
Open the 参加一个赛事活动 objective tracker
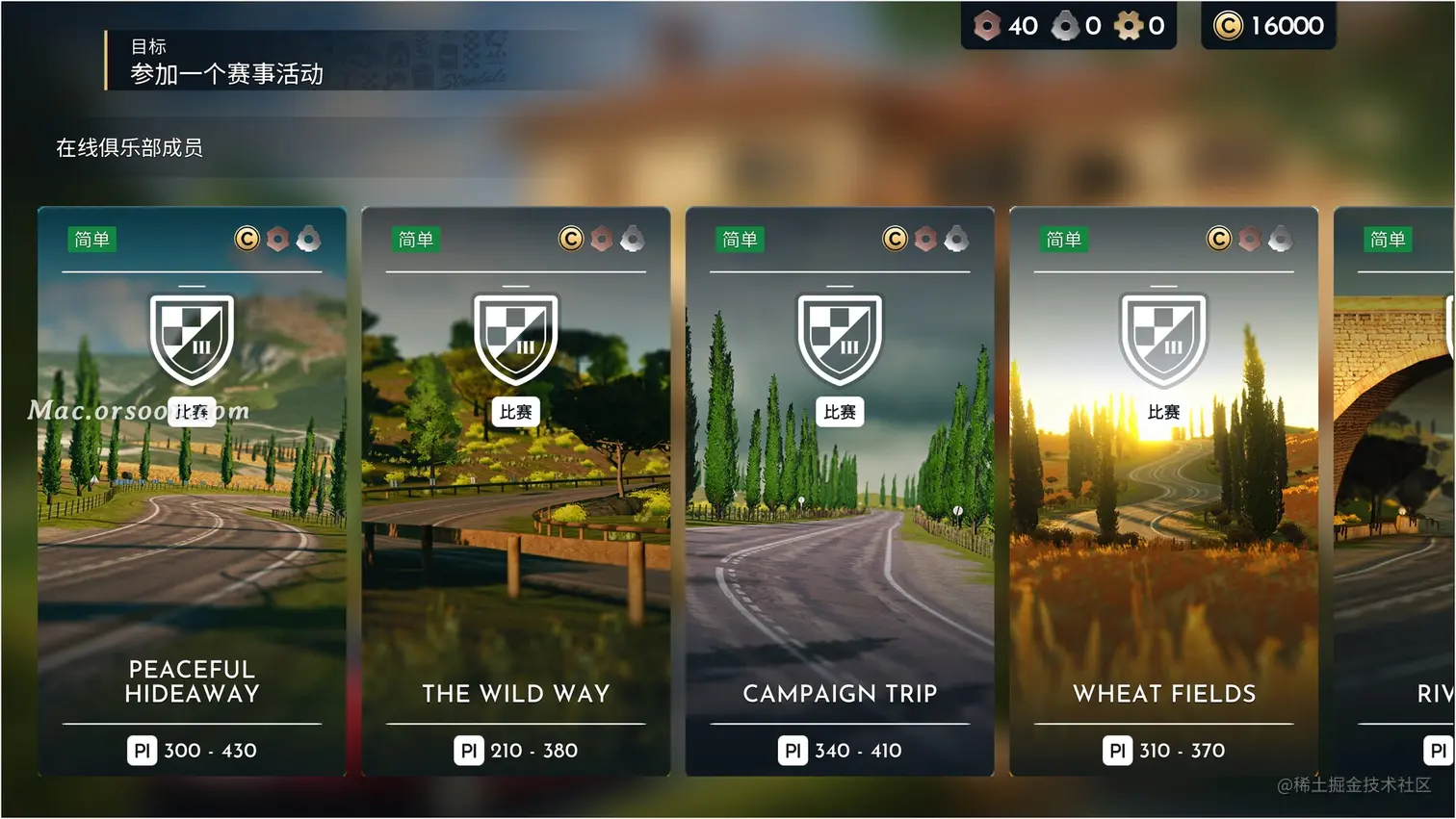(227, 62)
